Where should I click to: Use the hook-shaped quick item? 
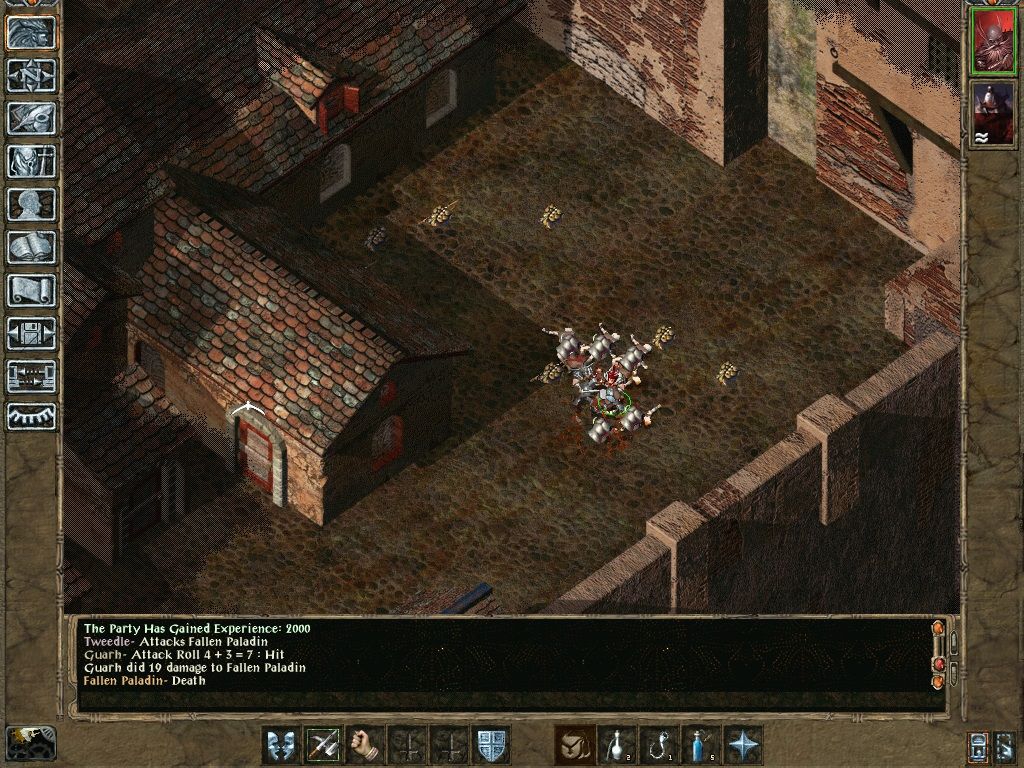pos(659,745)
